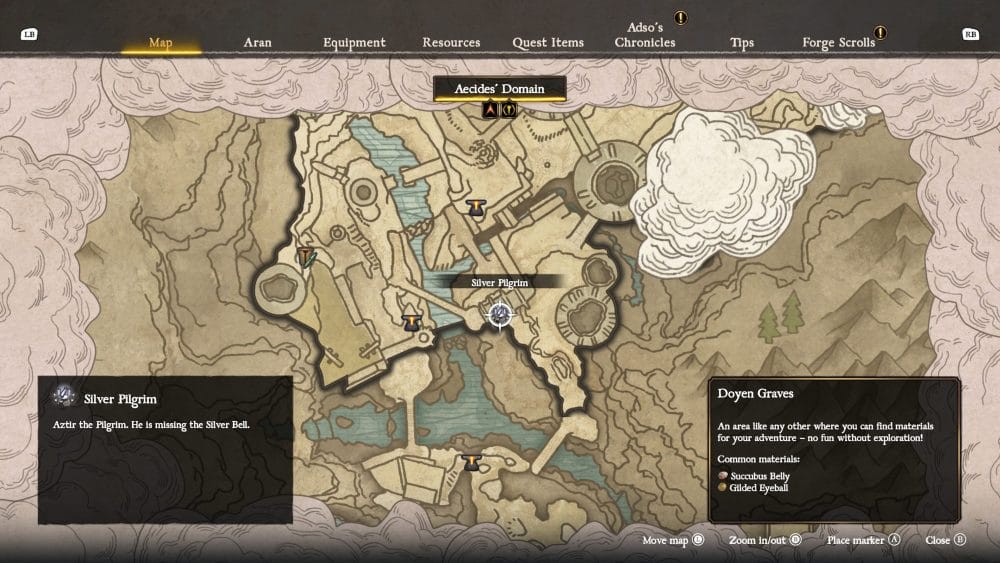Select the Map tab
This screenshot has height=563, width=1000.
[x=161, y=43]
